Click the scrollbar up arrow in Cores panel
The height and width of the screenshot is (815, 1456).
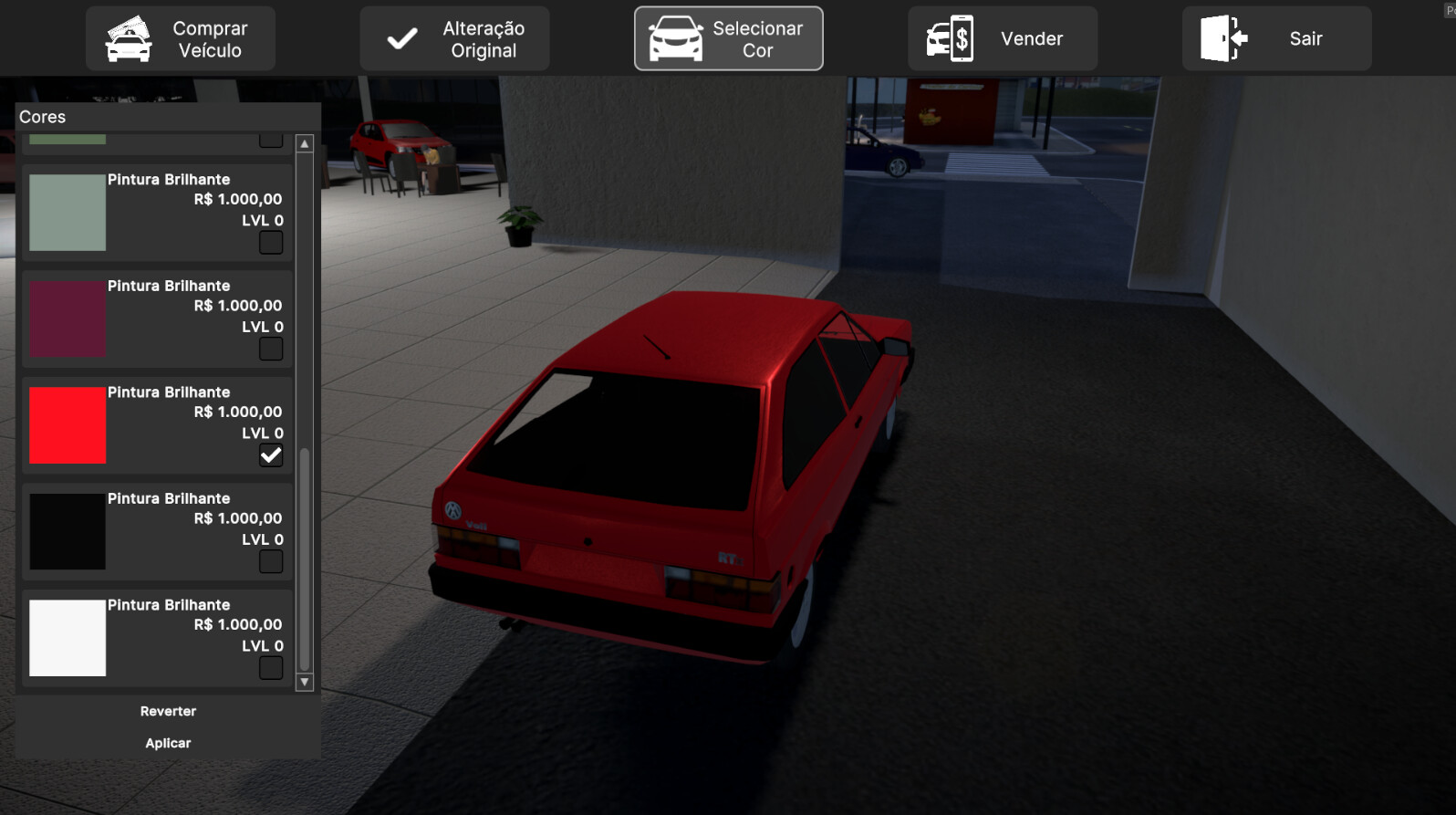(305, 143)
